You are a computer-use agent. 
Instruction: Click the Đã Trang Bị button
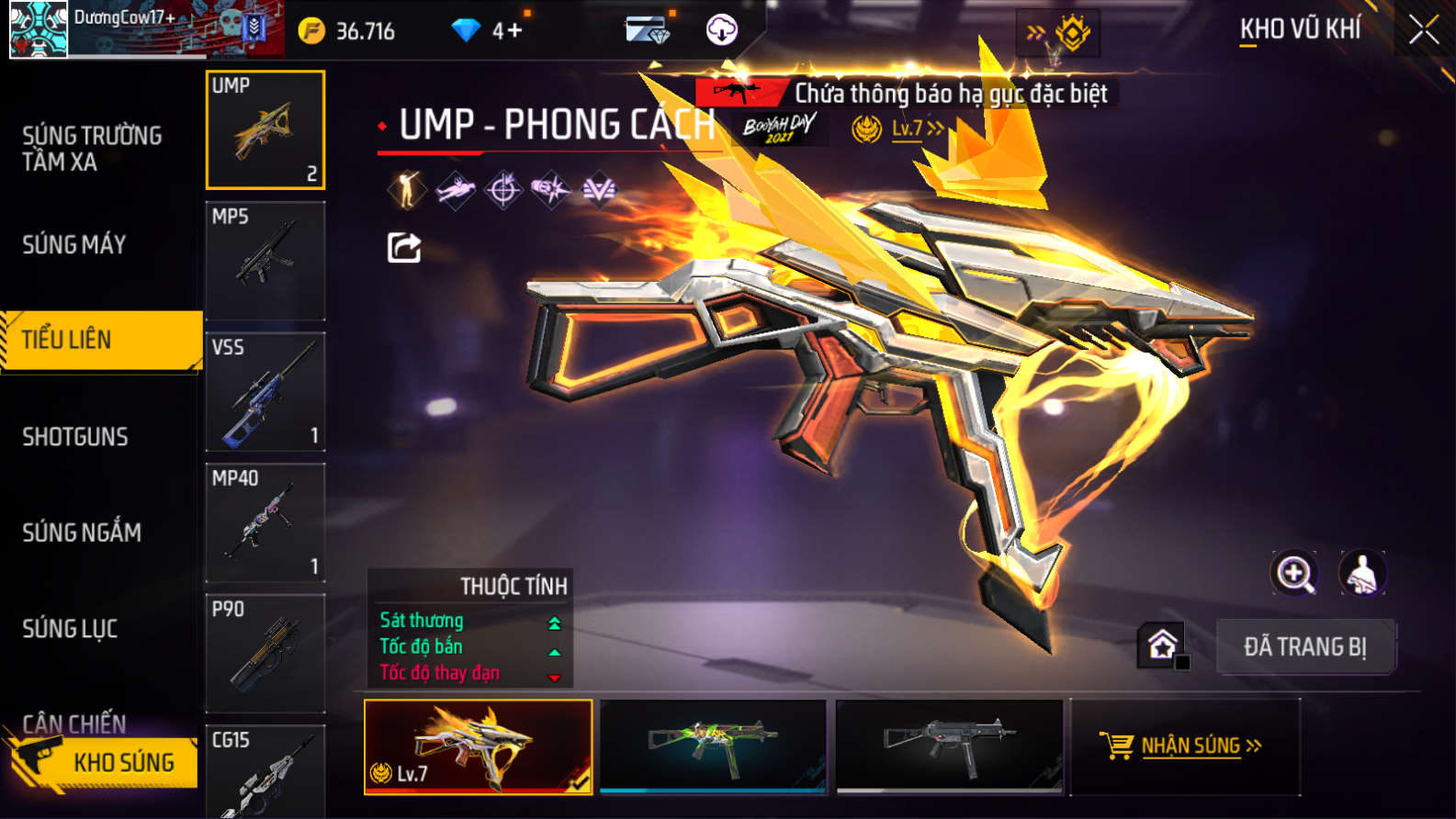[1304, 647]
